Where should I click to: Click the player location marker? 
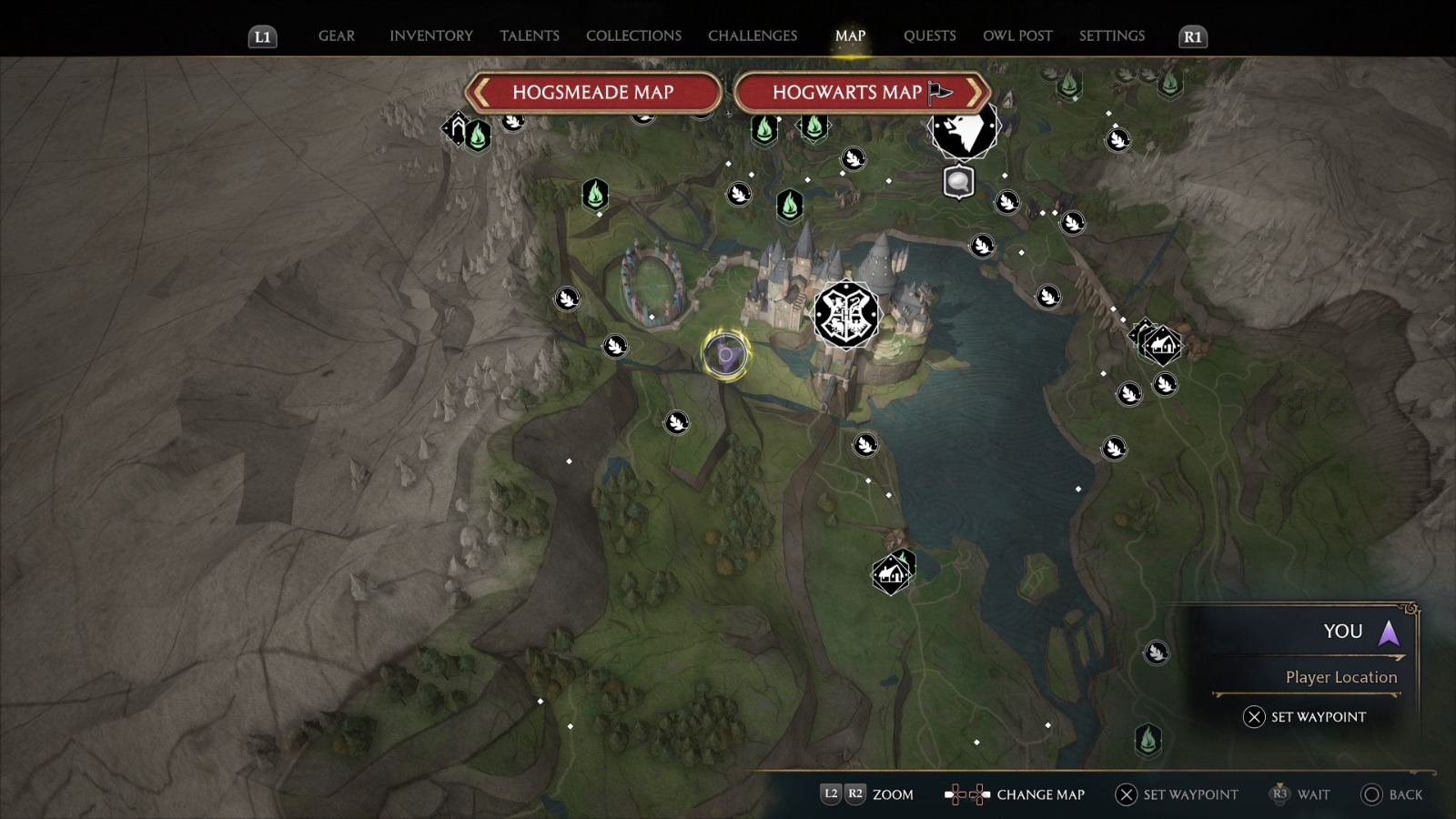pos(725,354)
